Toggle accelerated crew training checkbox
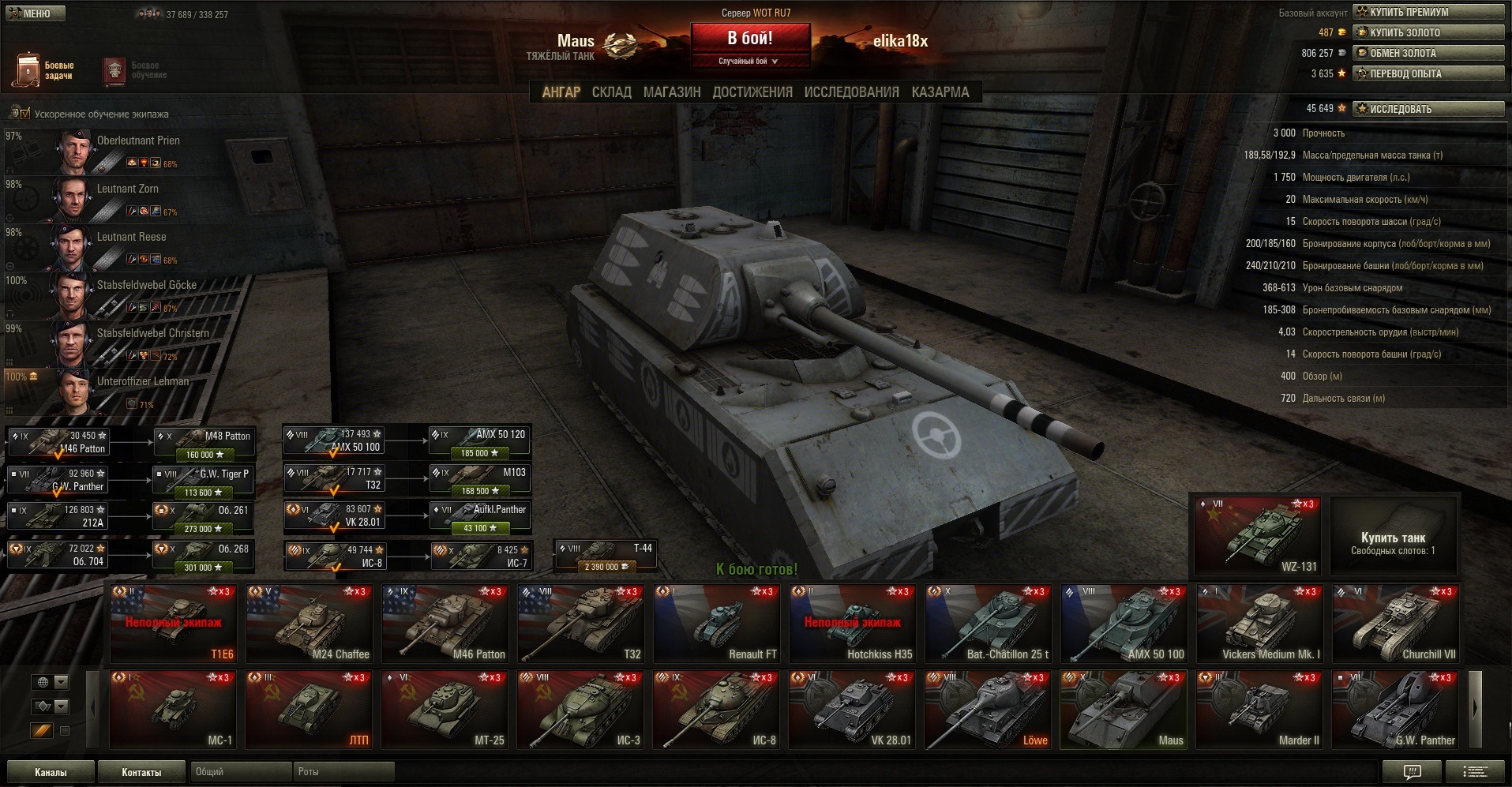1512x787 pixels. tap(24, 114)
